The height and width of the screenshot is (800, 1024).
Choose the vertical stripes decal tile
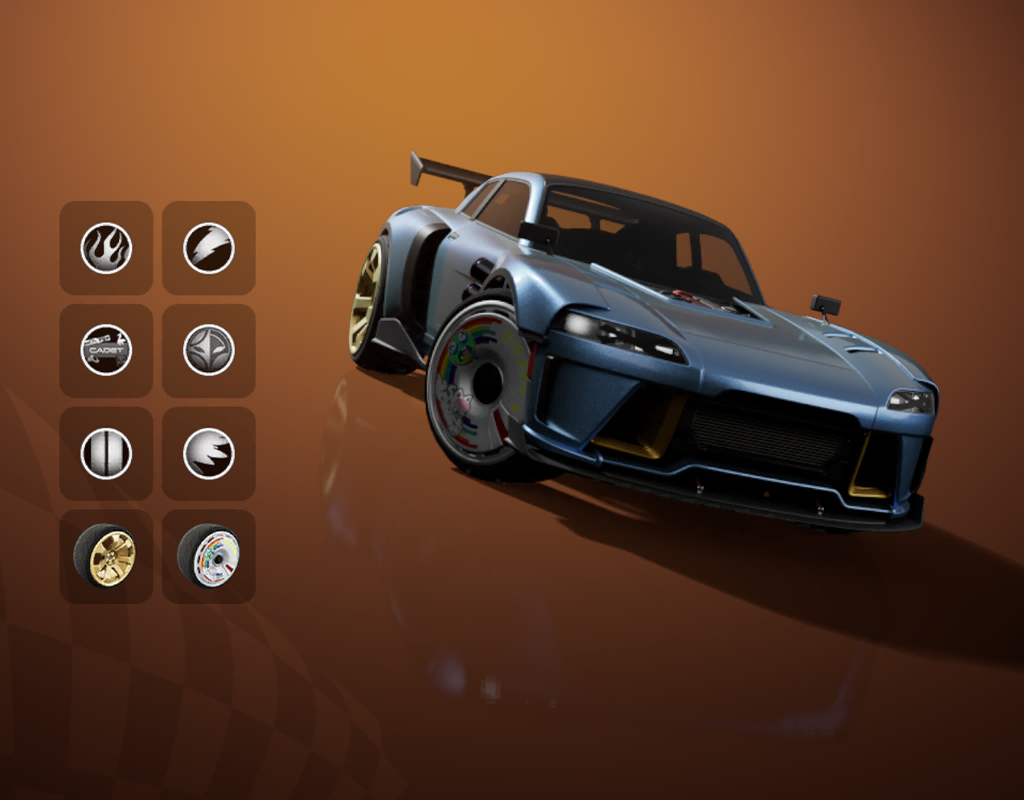pyautogui.click(x=106, y=453)
